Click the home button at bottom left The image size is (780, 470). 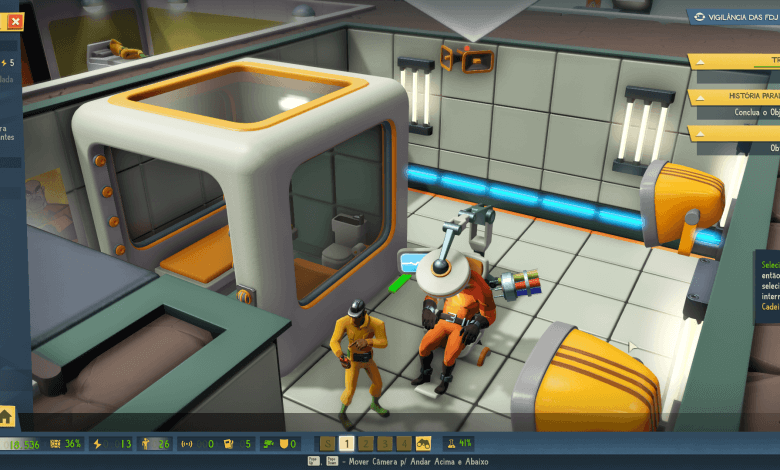pyautogui.click(x=7, y=416)
